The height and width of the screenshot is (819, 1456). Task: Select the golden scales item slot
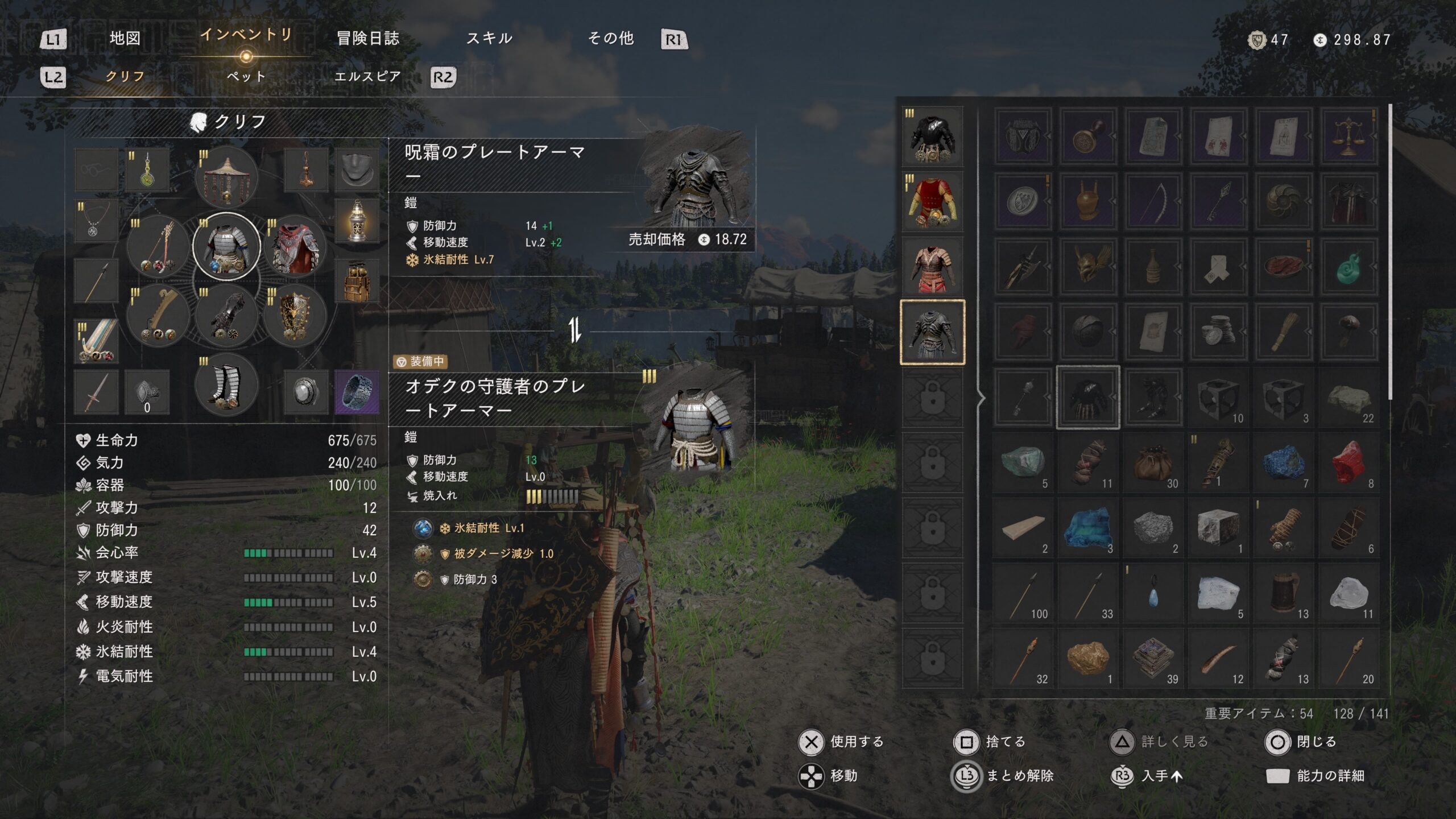coord(1349,136)
